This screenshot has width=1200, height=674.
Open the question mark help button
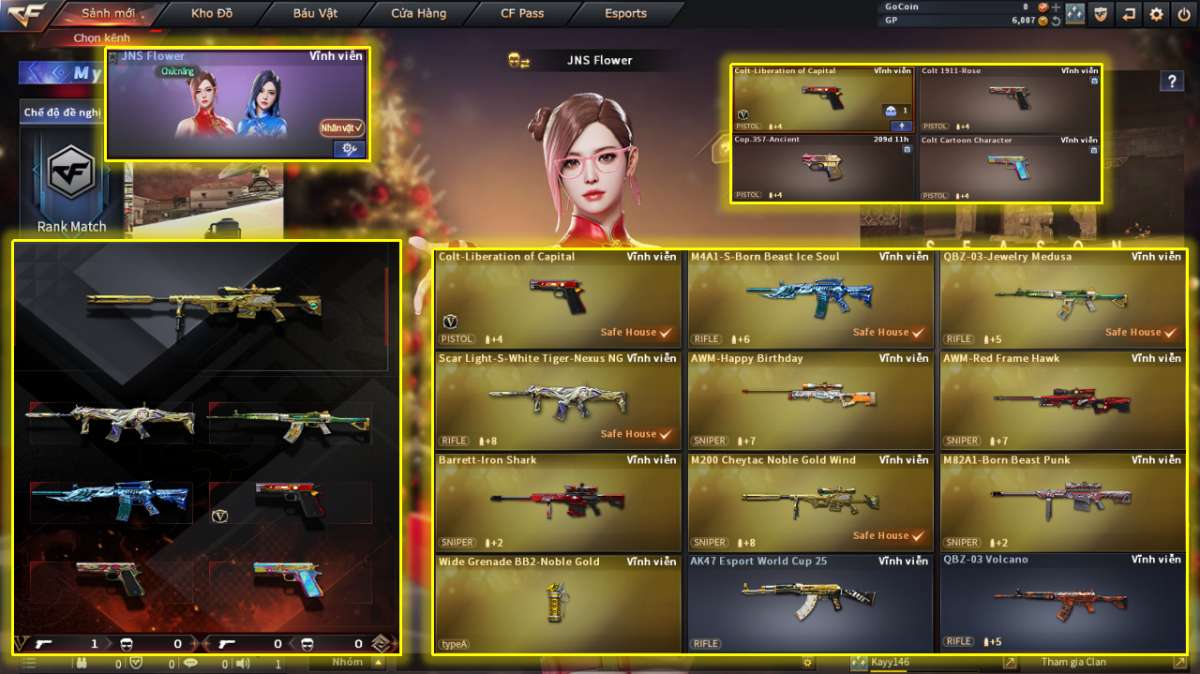coord(1171,82)
